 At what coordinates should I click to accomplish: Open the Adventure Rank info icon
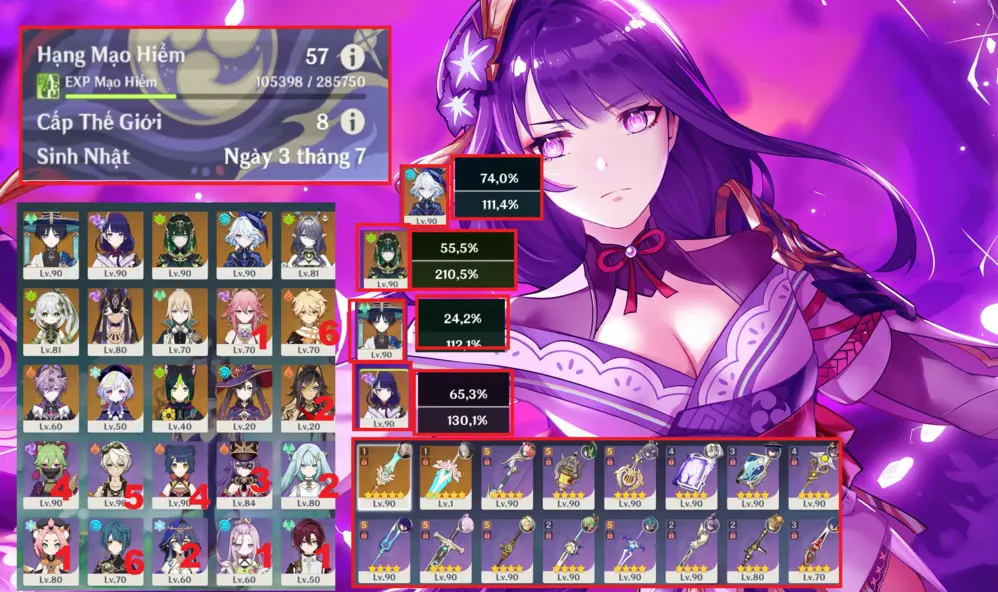point(351,57)
